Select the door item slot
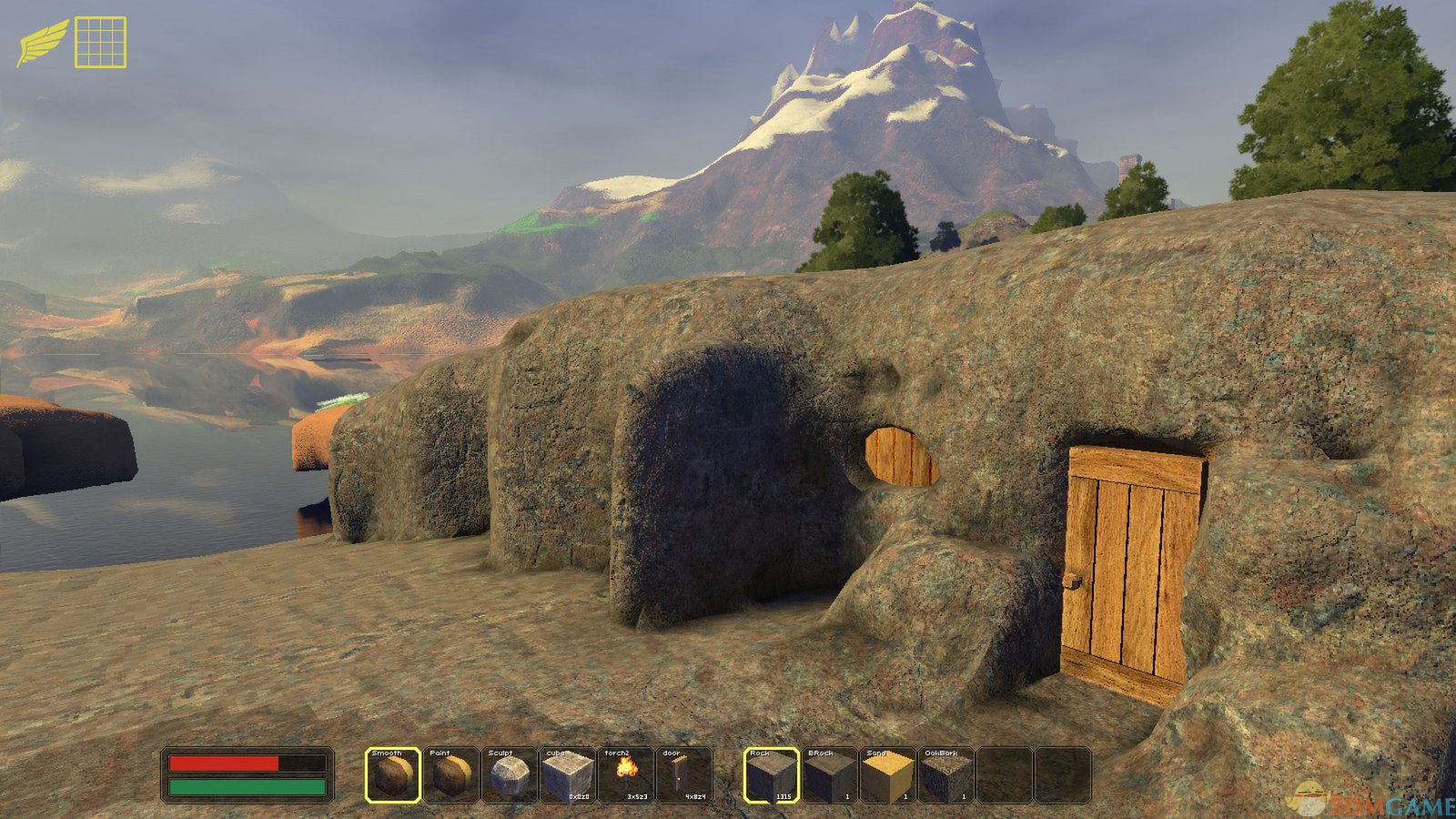1456x819 pixels. (x=683, y=775)
